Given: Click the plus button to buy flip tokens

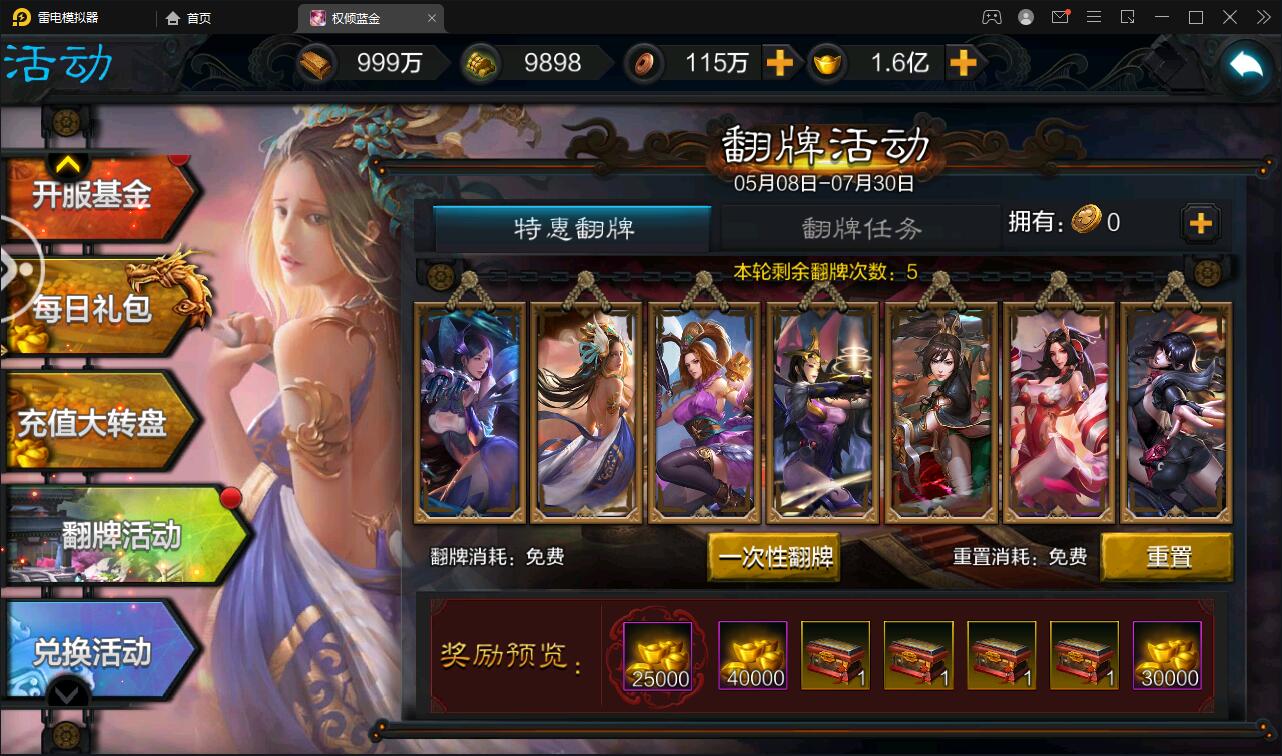Looking at the screenshot, I should click(1200, 223).
